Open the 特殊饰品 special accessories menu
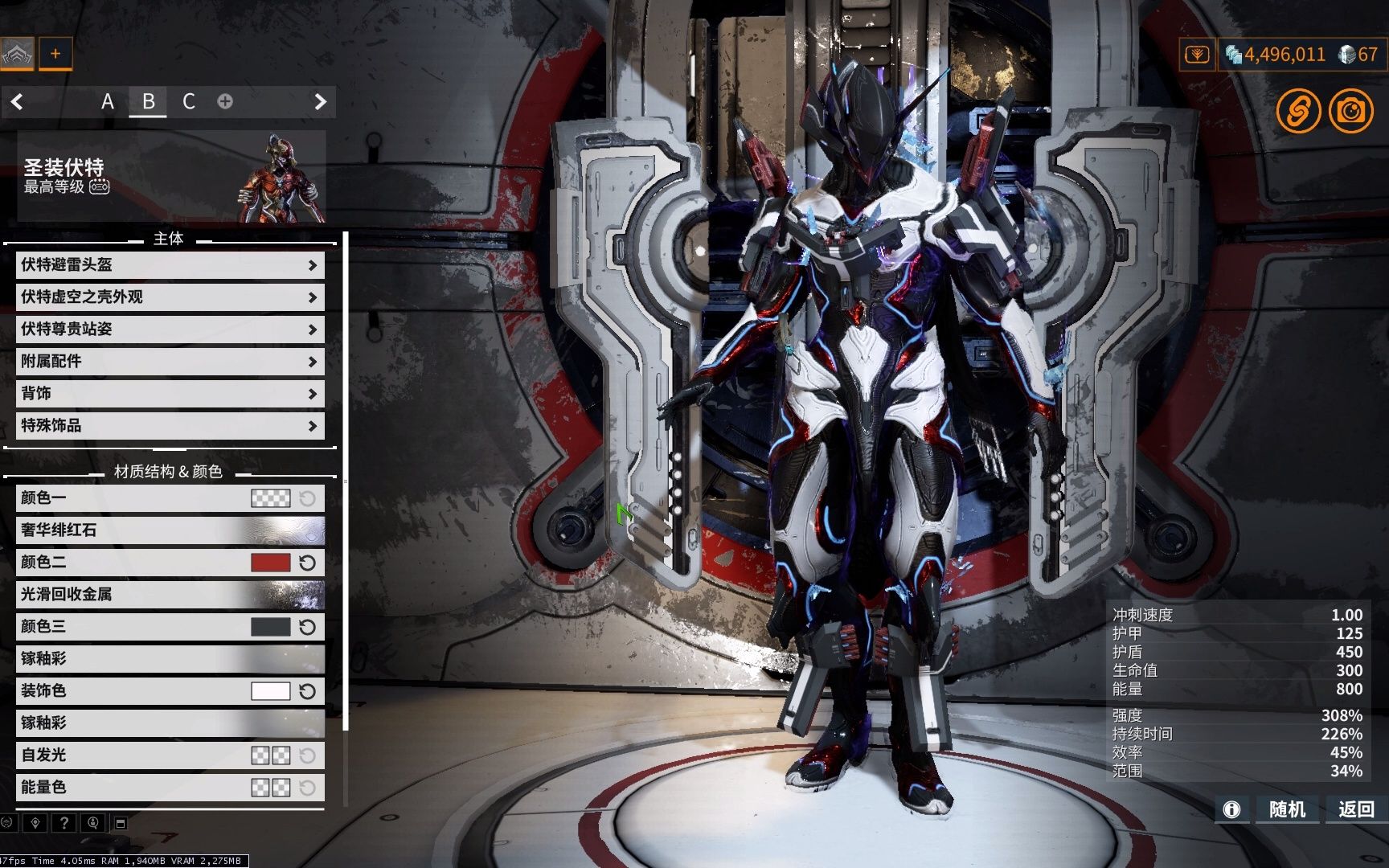This screenshot has height=868, width=1389. pyautogui.click(x=170, y=426)
